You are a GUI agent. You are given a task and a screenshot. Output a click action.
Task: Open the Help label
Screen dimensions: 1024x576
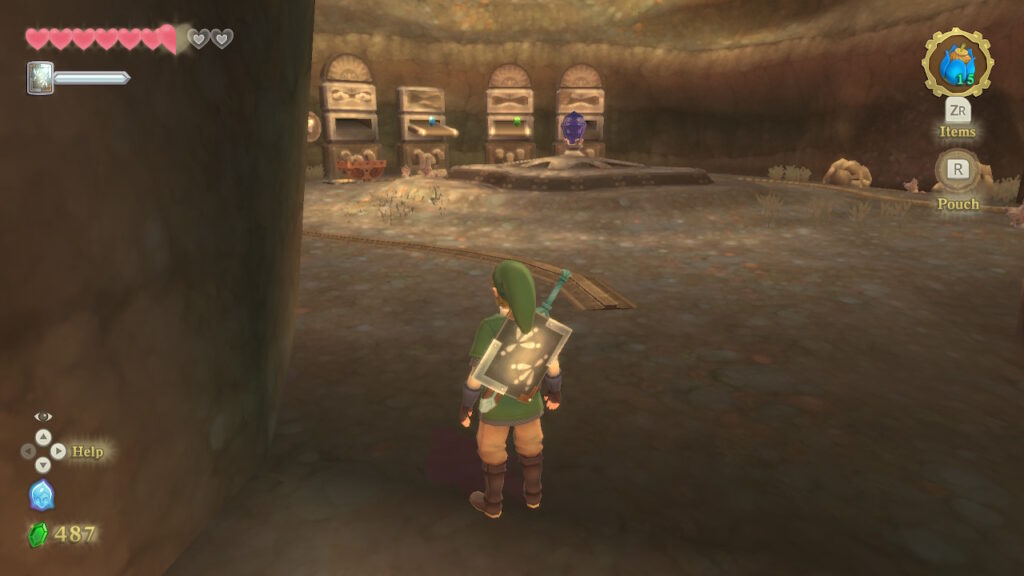click(88, 452)
